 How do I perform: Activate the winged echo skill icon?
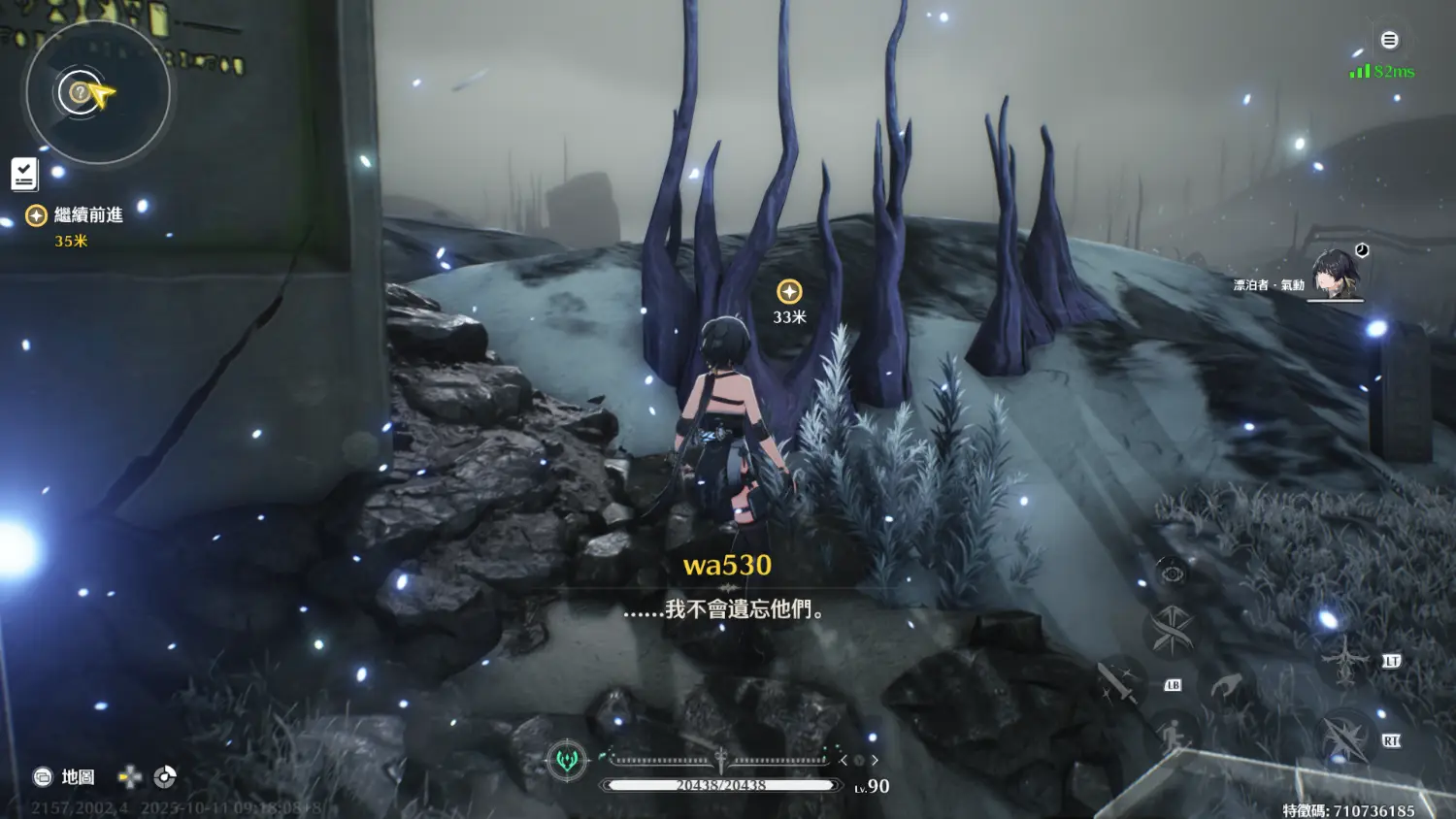coord(1345,660)
